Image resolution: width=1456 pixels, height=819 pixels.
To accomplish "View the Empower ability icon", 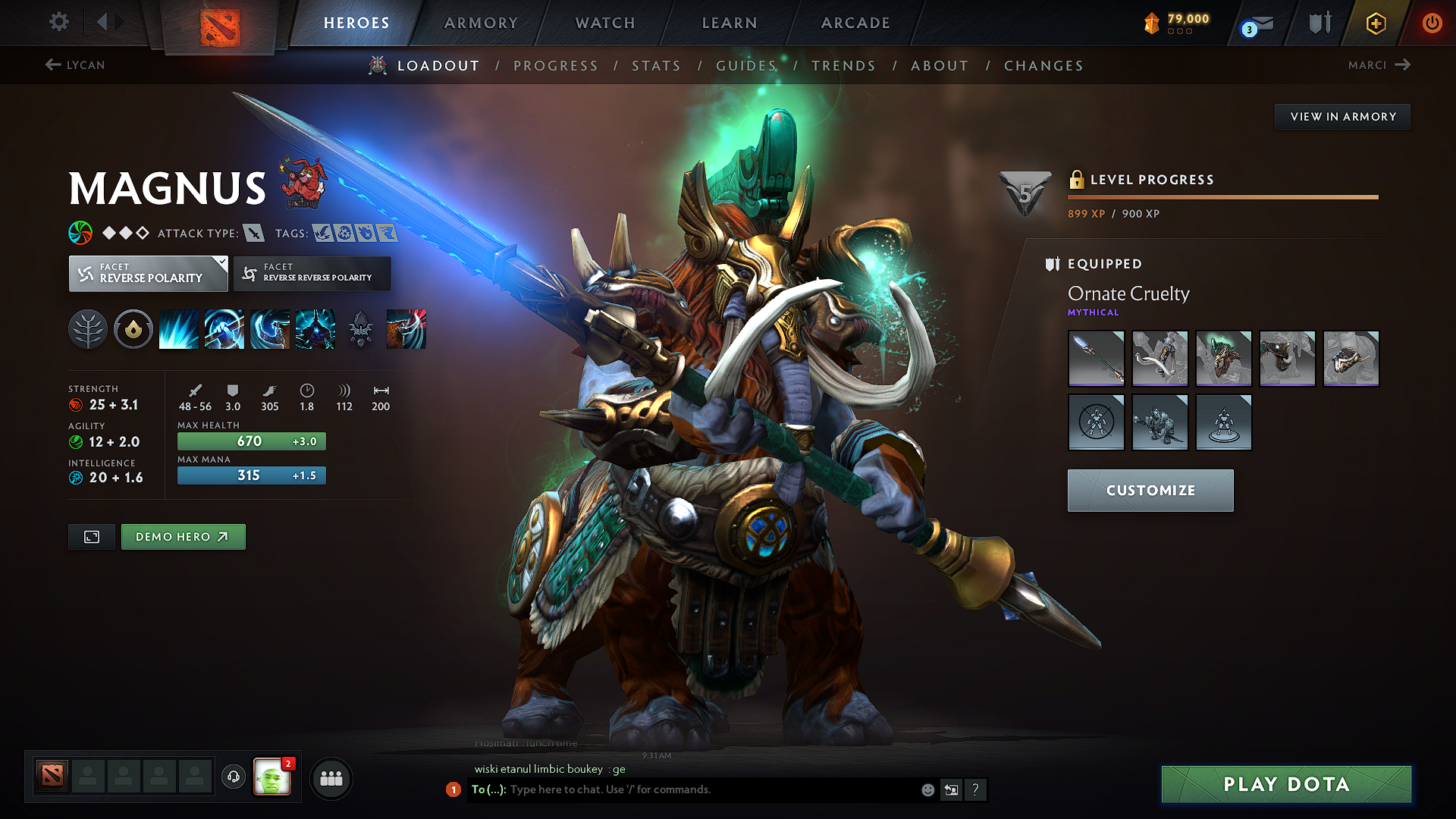I will 224,328.
